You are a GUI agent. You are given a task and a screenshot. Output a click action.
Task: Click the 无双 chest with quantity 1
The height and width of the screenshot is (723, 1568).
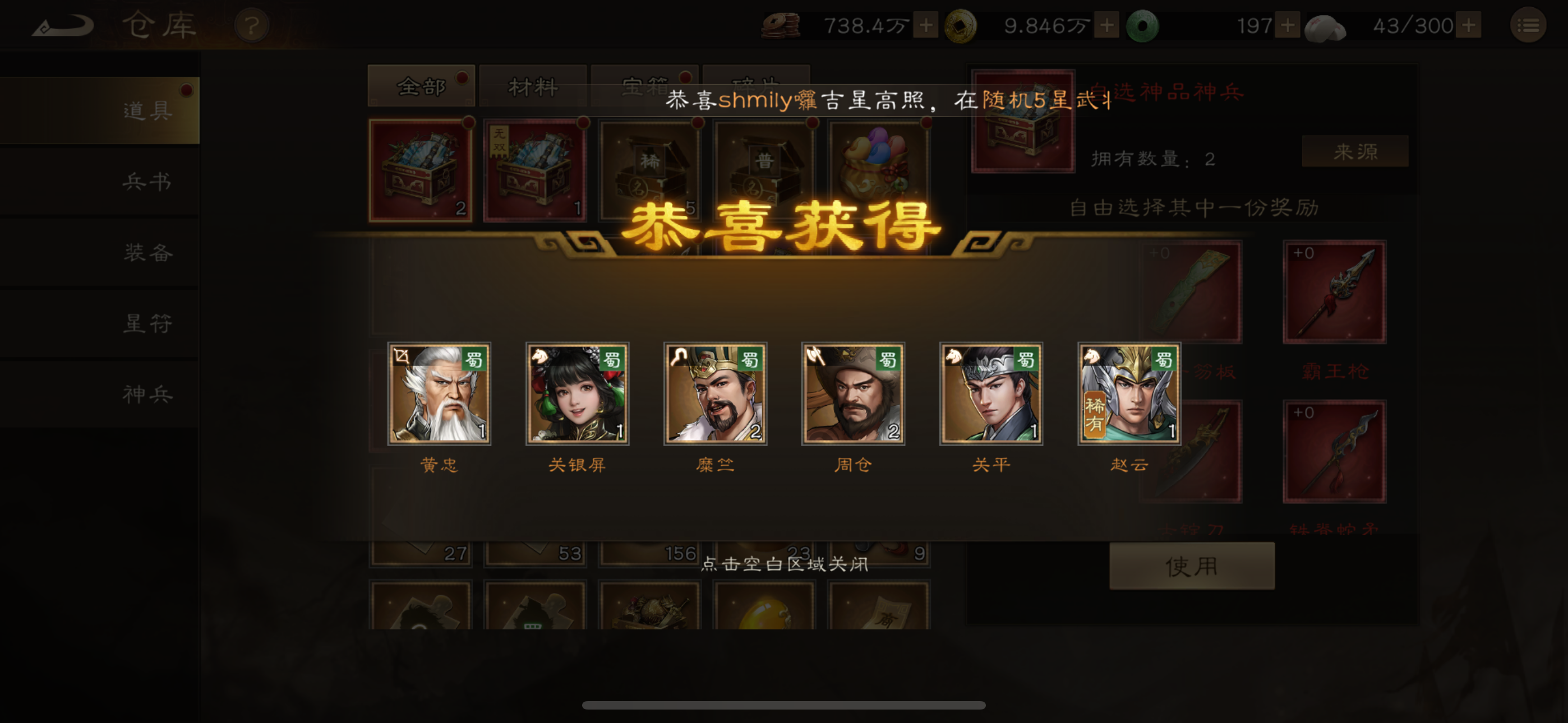tap(534, 169)
